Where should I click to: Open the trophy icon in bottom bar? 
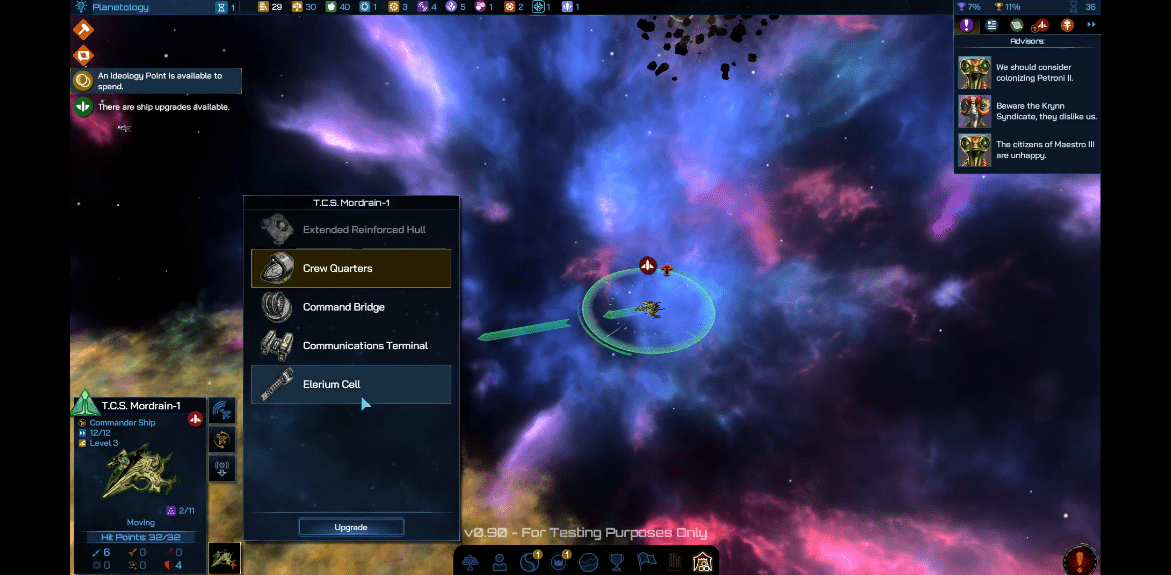coord(617,562)
